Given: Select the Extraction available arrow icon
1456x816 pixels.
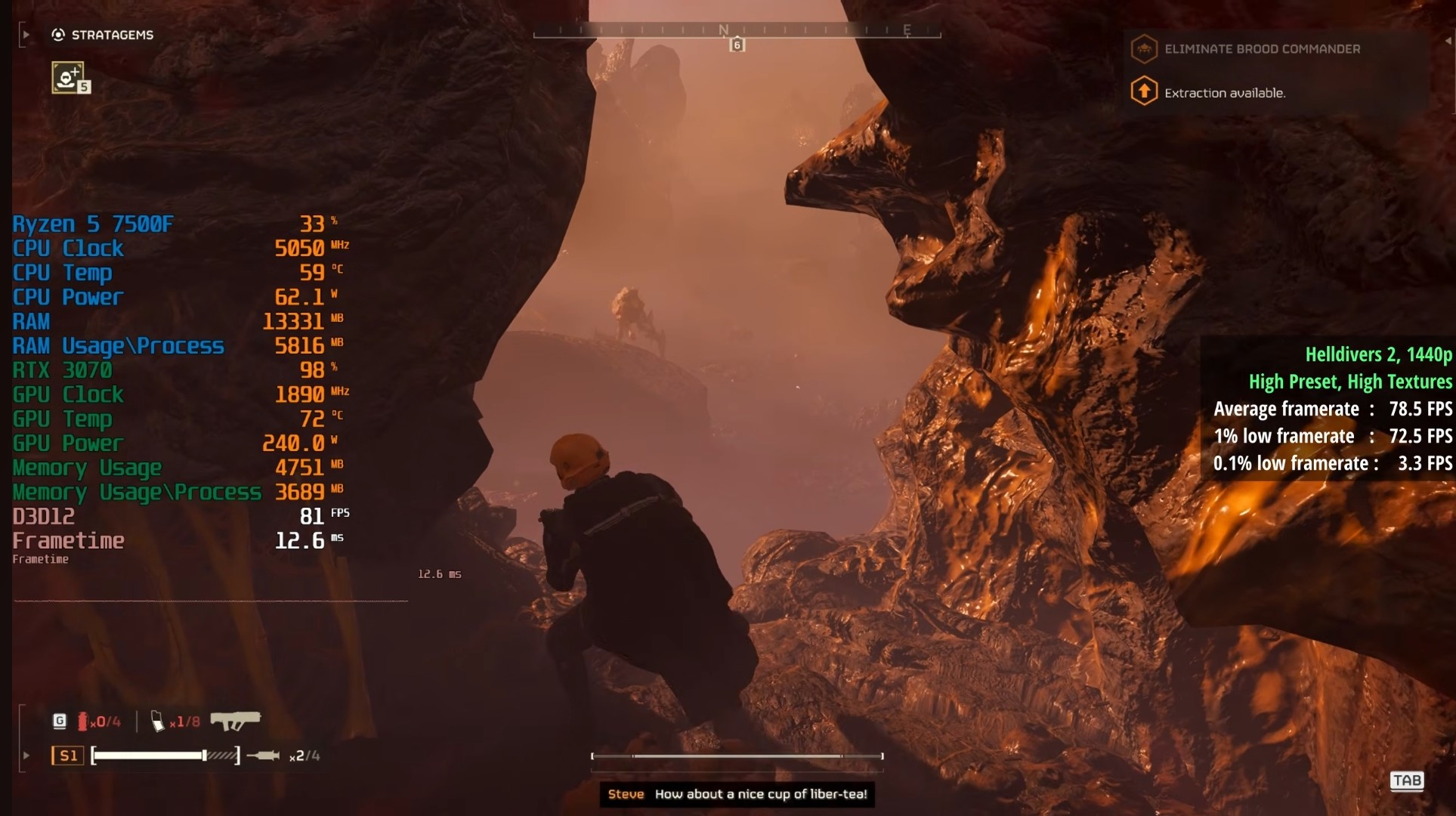Looking at the screenshot, I should [1144, 91].
